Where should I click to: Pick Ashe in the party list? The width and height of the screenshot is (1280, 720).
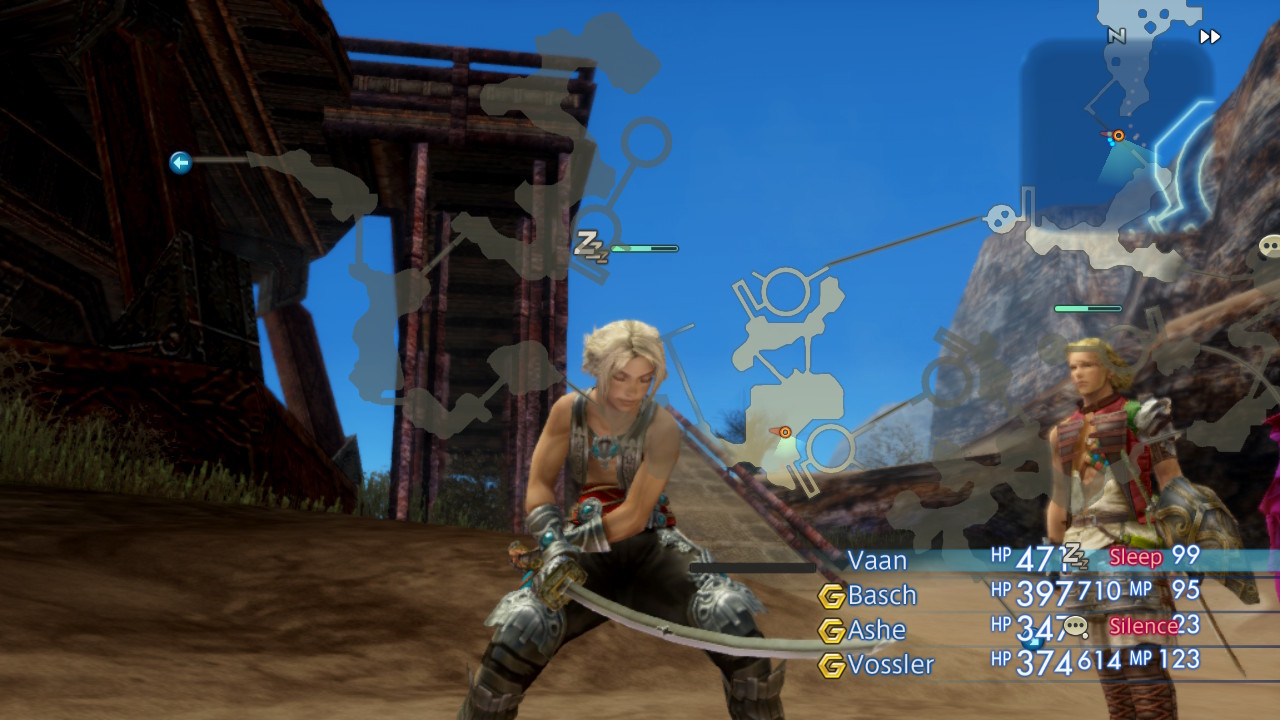coord(876,630)
